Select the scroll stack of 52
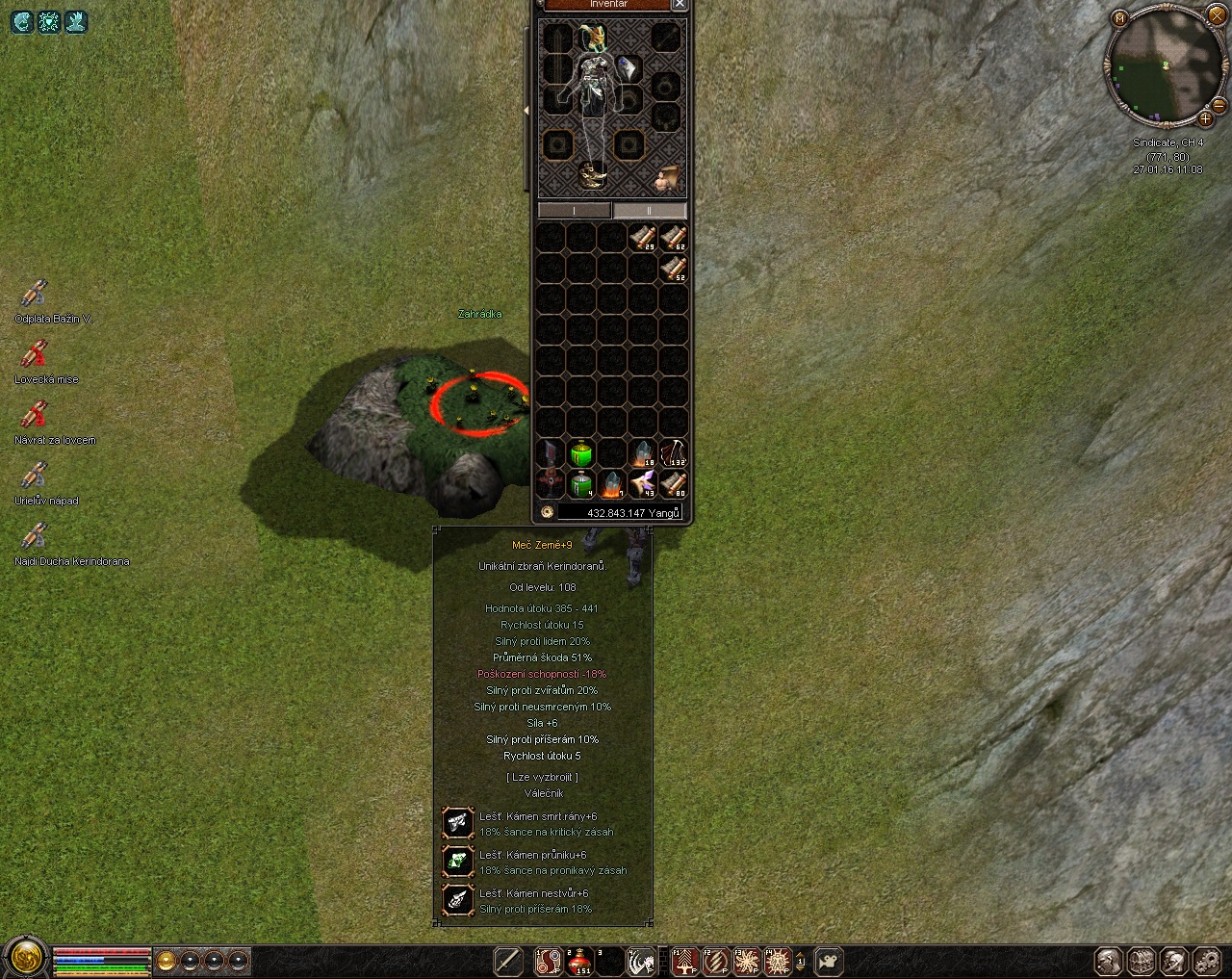The height and width of the screenshot is (979, 1232). [674, 268]
